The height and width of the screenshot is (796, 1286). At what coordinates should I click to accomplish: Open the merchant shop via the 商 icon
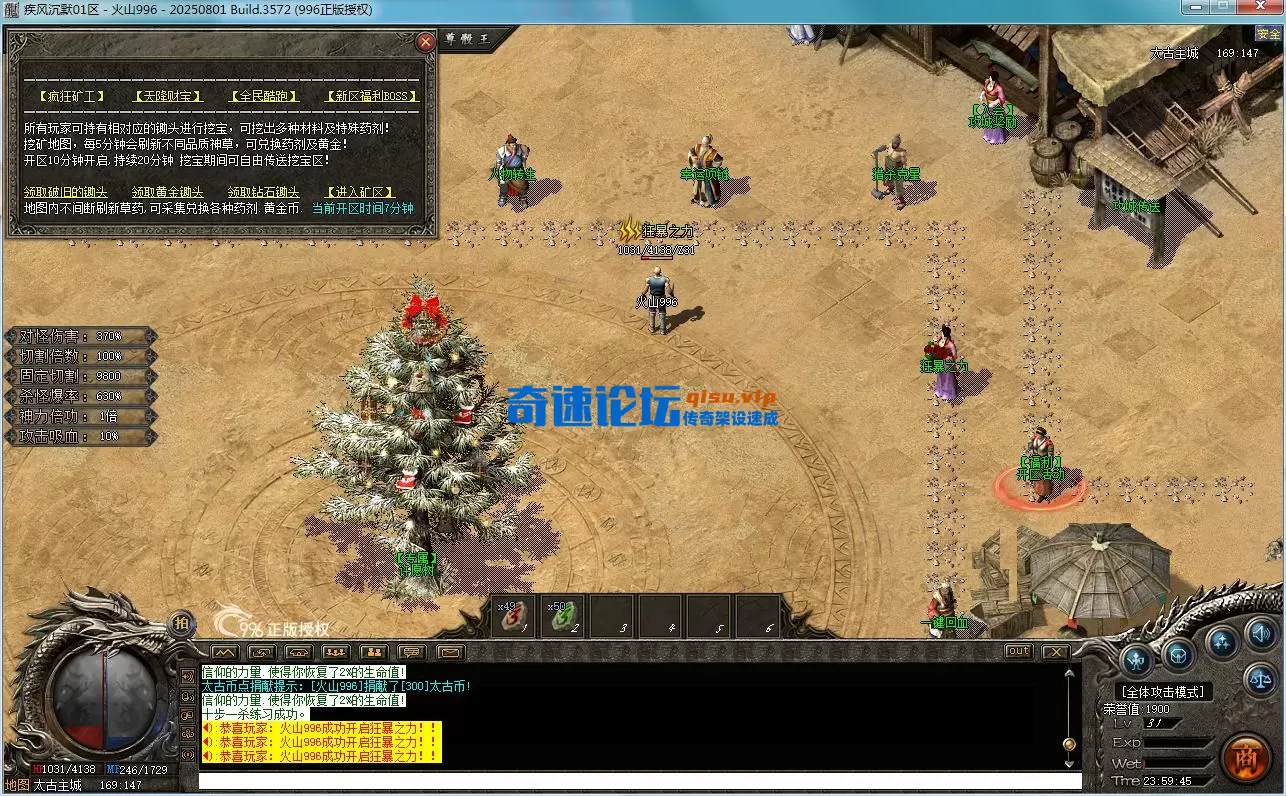pos(1248,756)
